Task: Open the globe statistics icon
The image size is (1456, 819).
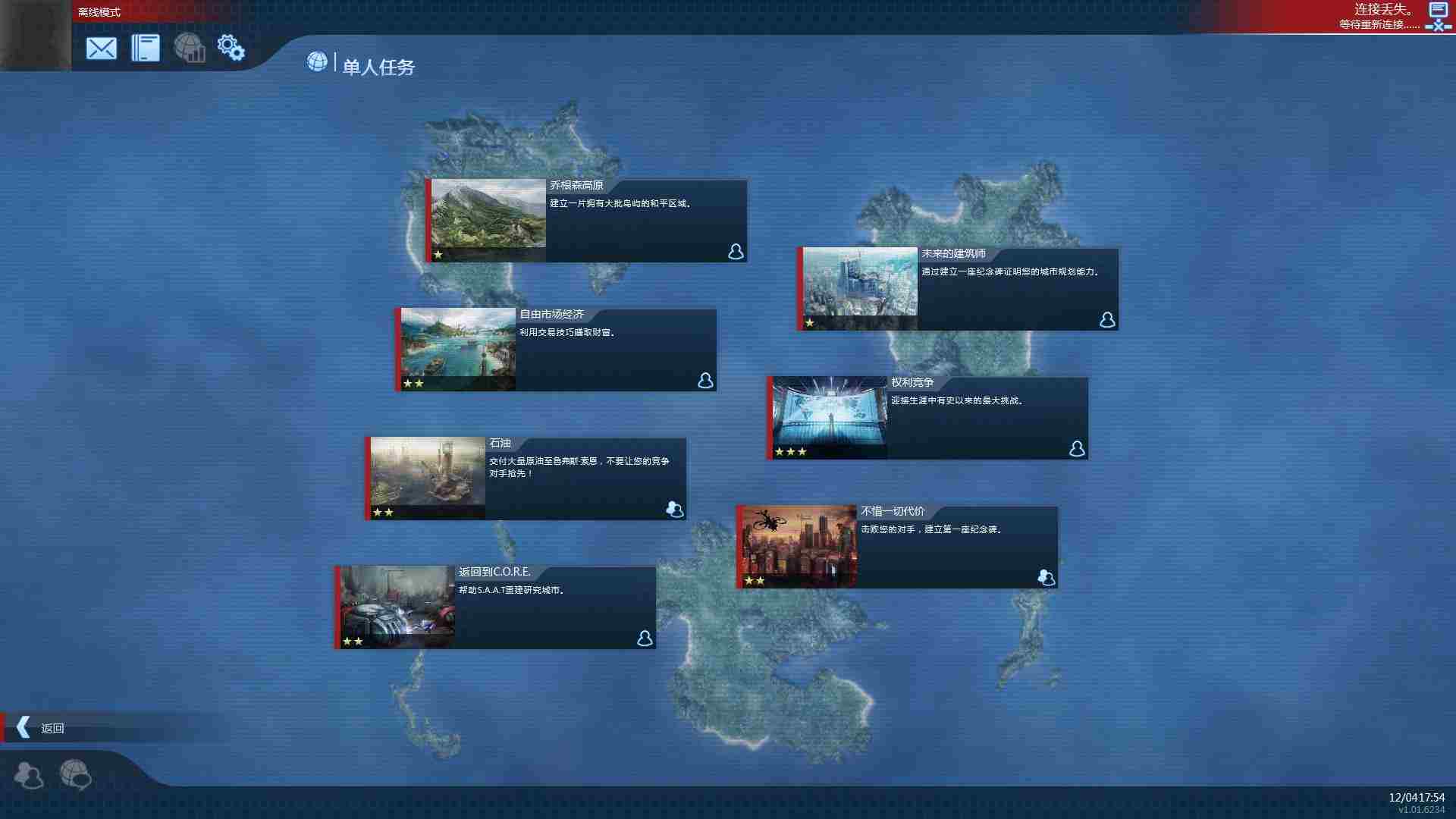Action: coord(190,48)
